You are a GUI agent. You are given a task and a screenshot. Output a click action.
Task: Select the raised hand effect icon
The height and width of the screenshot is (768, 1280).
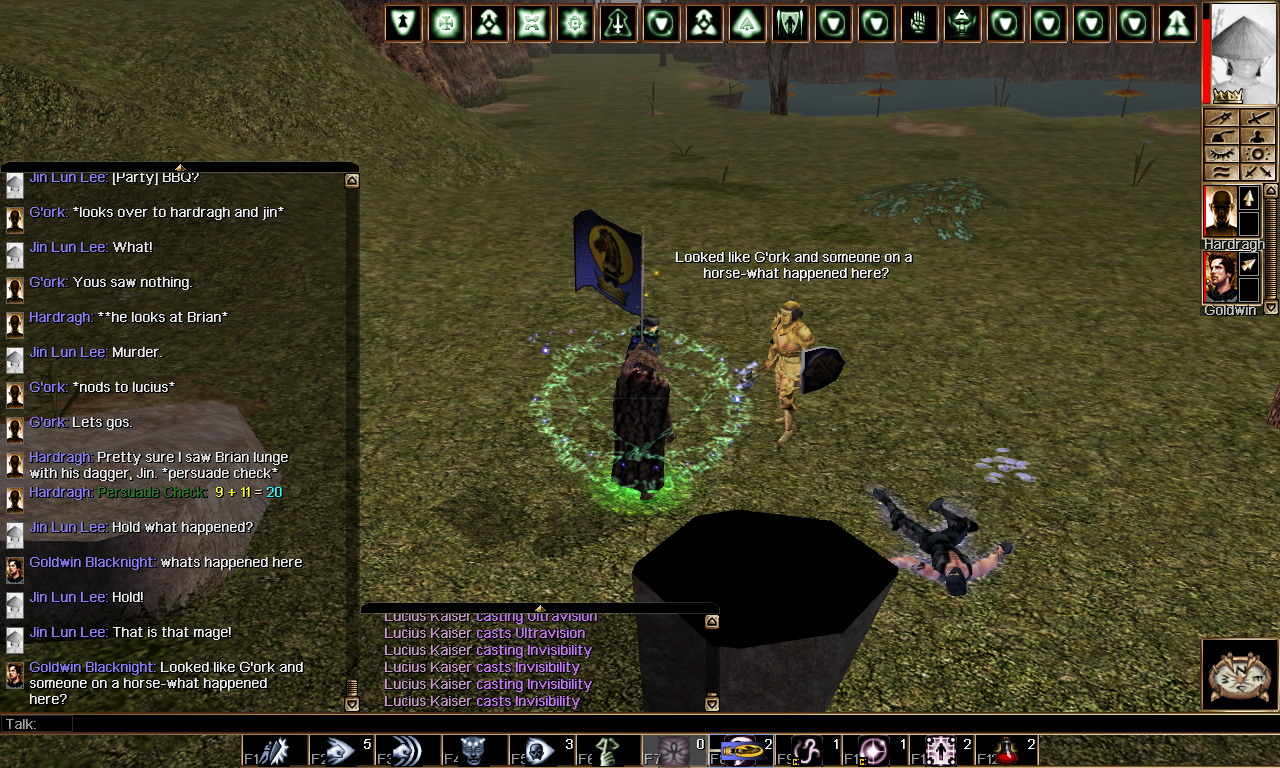[919, 23]
